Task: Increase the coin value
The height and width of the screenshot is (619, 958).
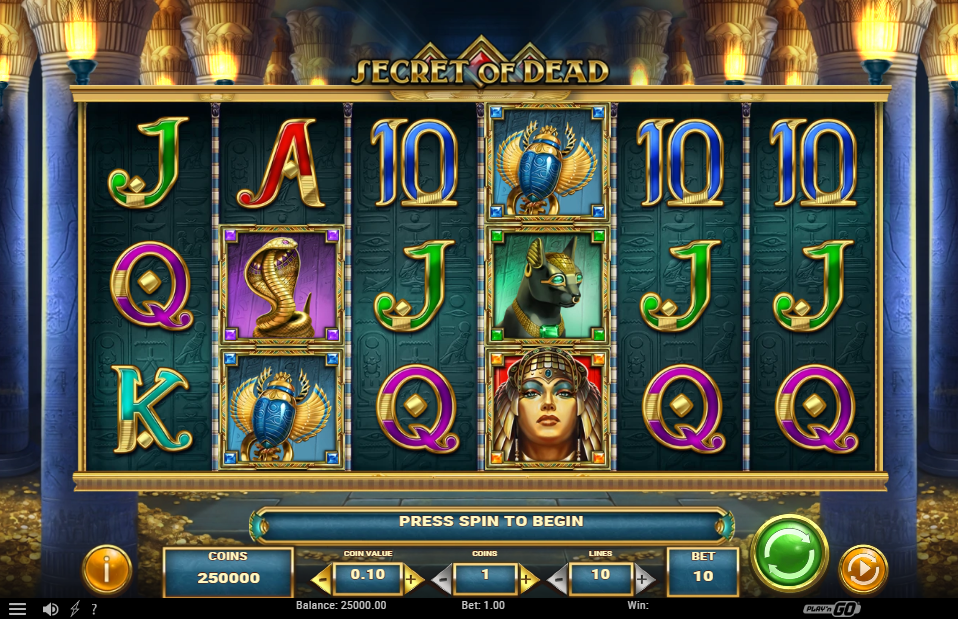Action: [x=411, y=578]
